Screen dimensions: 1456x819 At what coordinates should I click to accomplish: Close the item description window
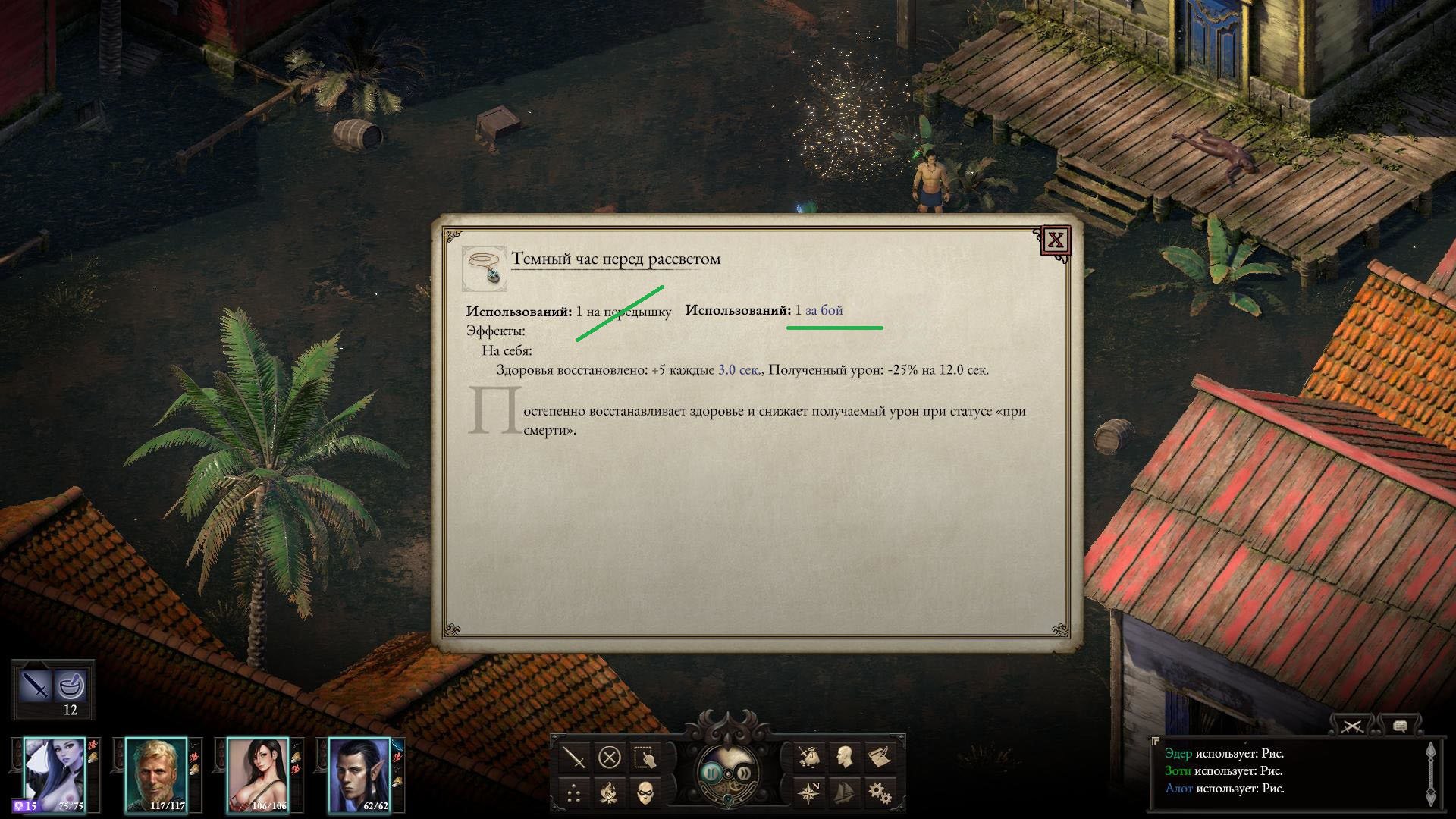point(1056,241)
